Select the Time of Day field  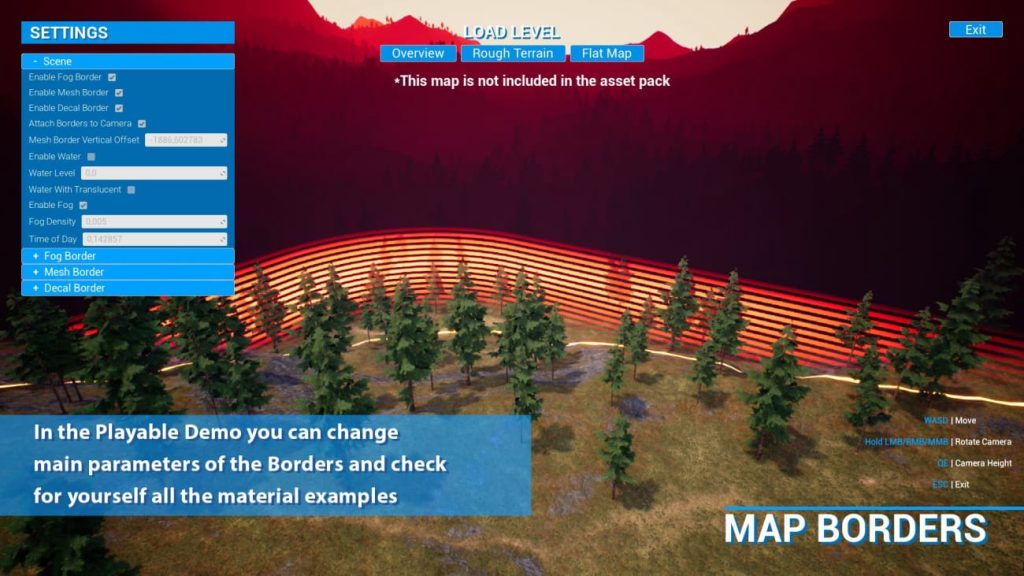point(154,239)
